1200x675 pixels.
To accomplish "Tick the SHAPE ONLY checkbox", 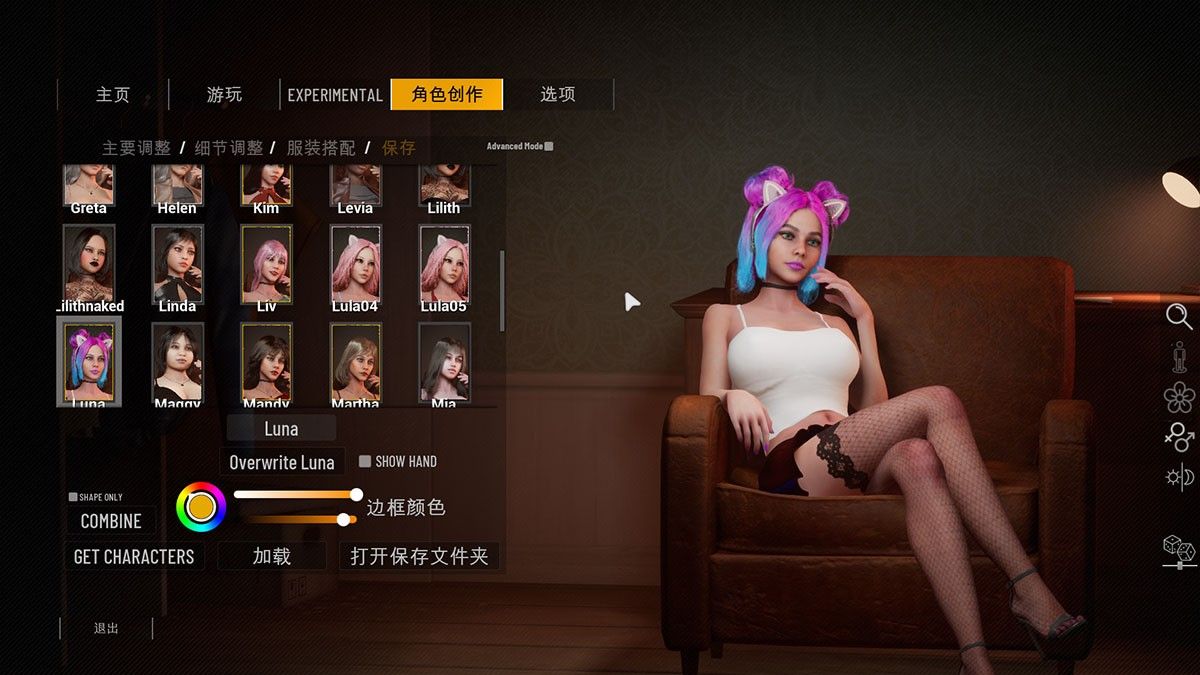I will click(73, 497).
